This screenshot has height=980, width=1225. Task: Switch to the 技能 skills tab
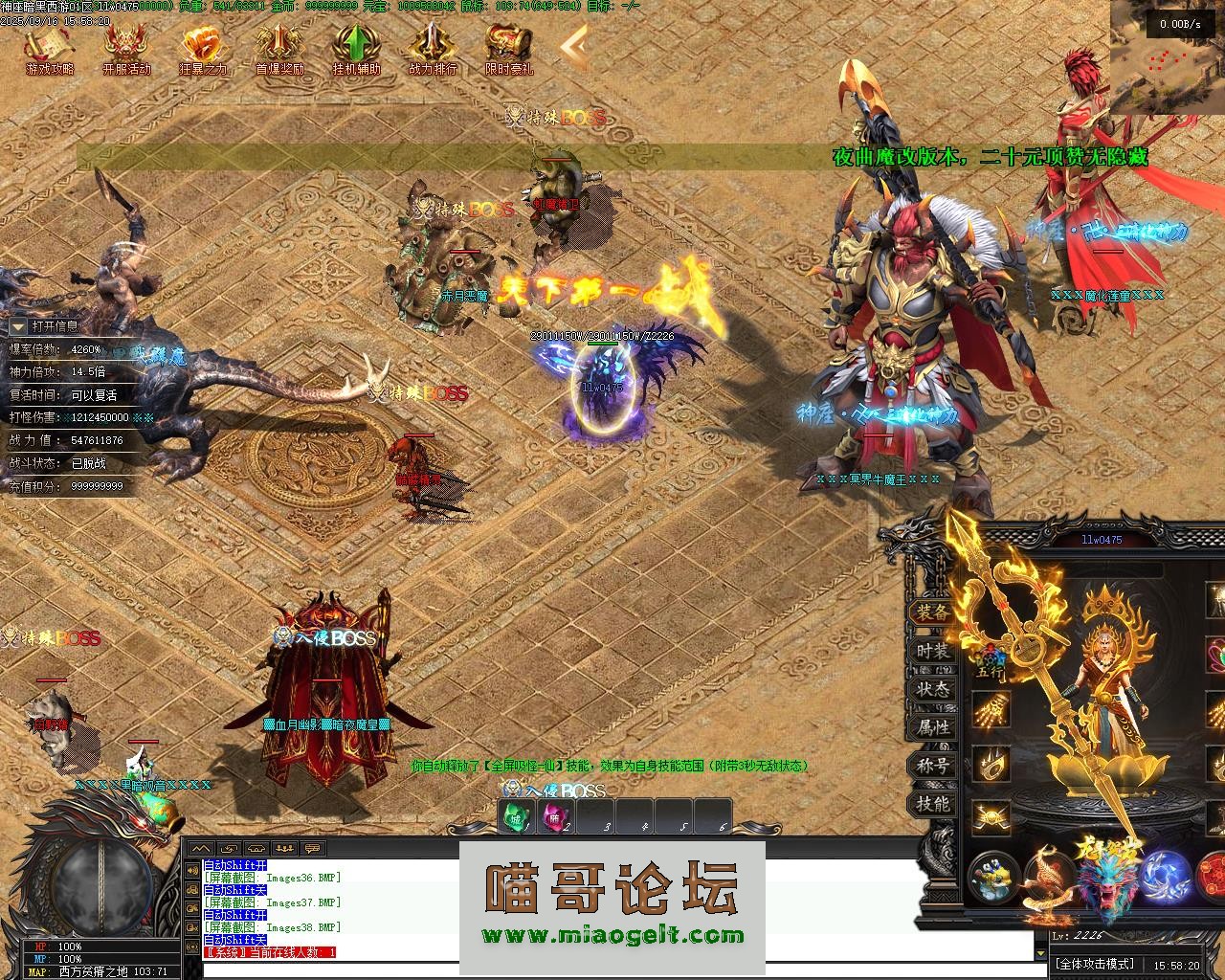coord(932,804)
